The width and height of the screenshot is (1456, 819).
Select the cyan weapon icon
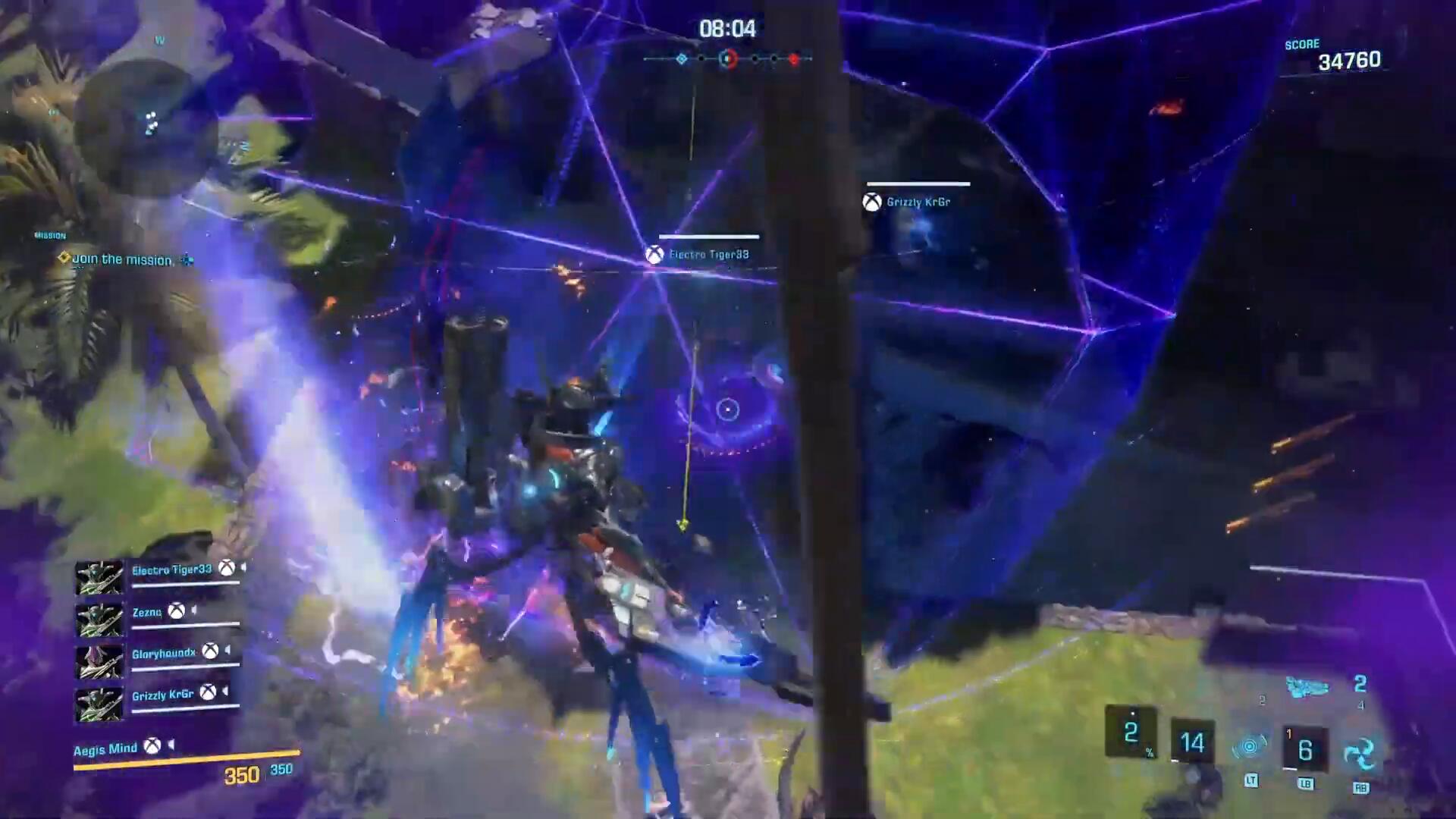coord(1307,687)
